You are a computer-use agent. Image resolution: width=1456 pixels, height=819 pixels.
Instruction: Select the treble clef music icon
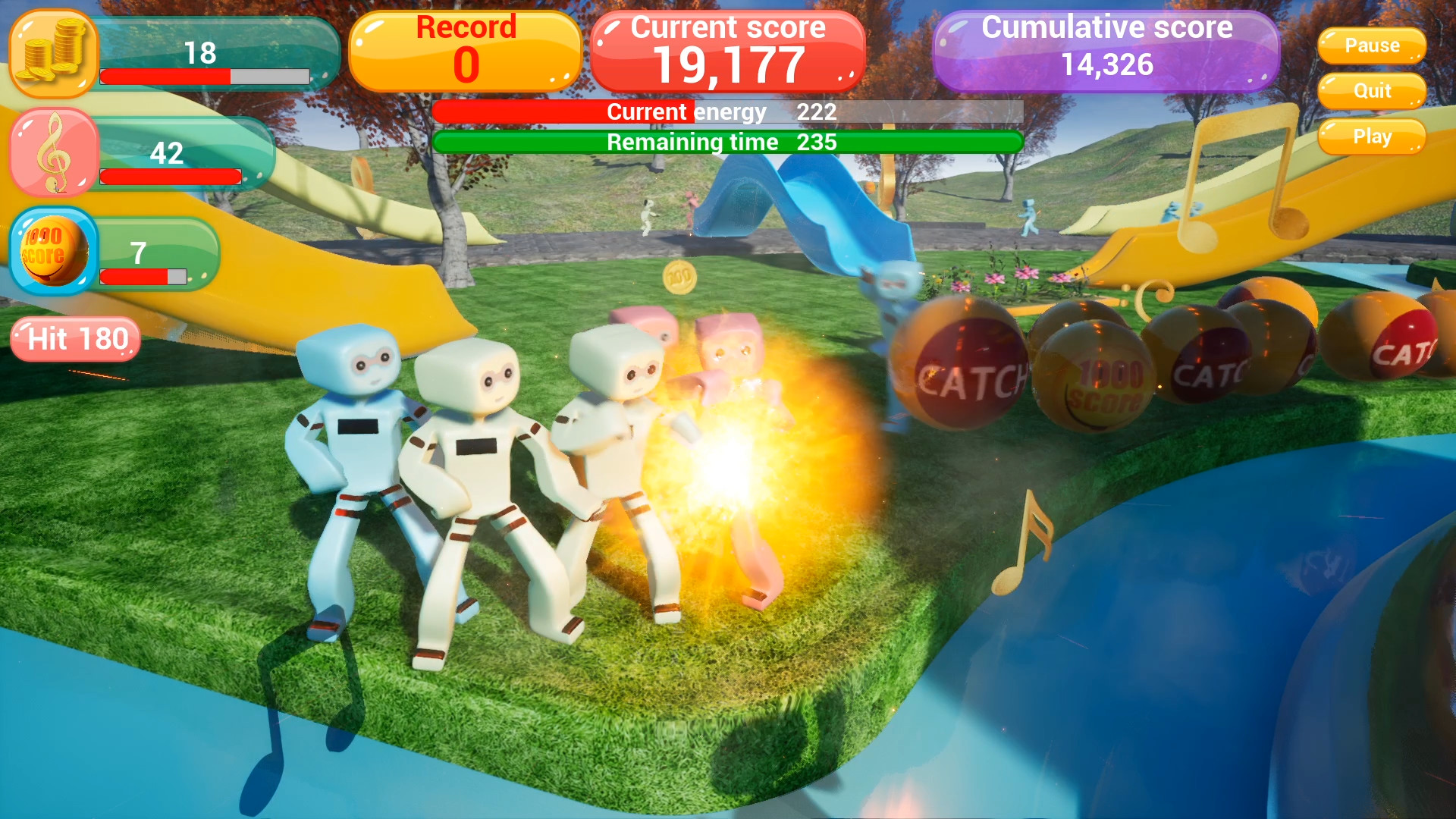coord(52,152)
